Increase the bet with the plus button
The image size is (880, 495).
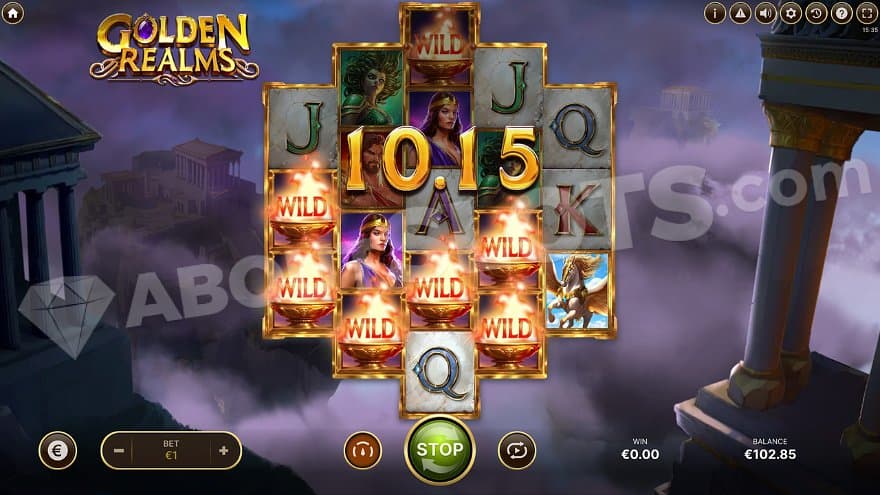click(223, 450)
